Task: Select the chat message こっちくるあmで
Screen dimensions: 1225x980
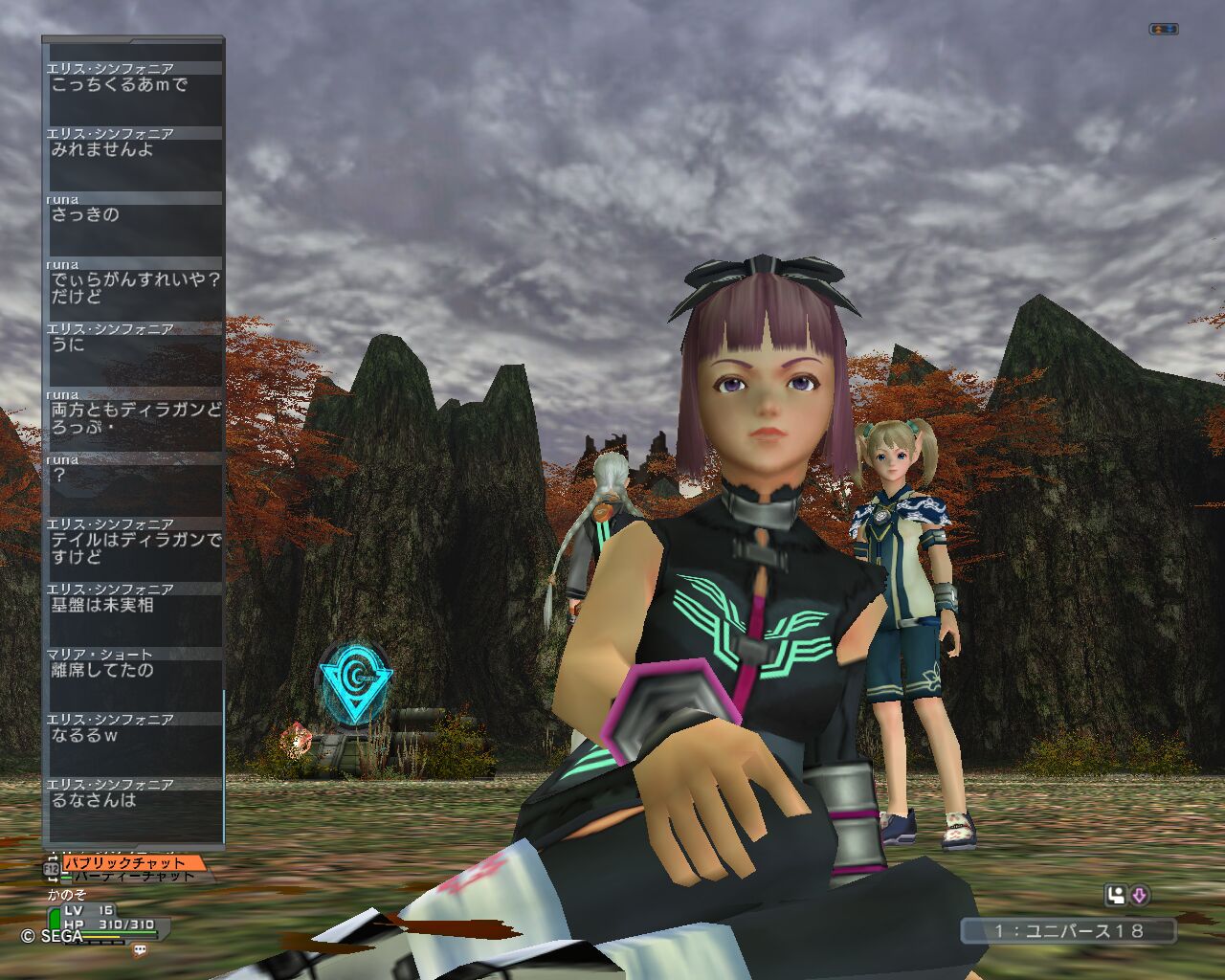Action: pos(120,84)
